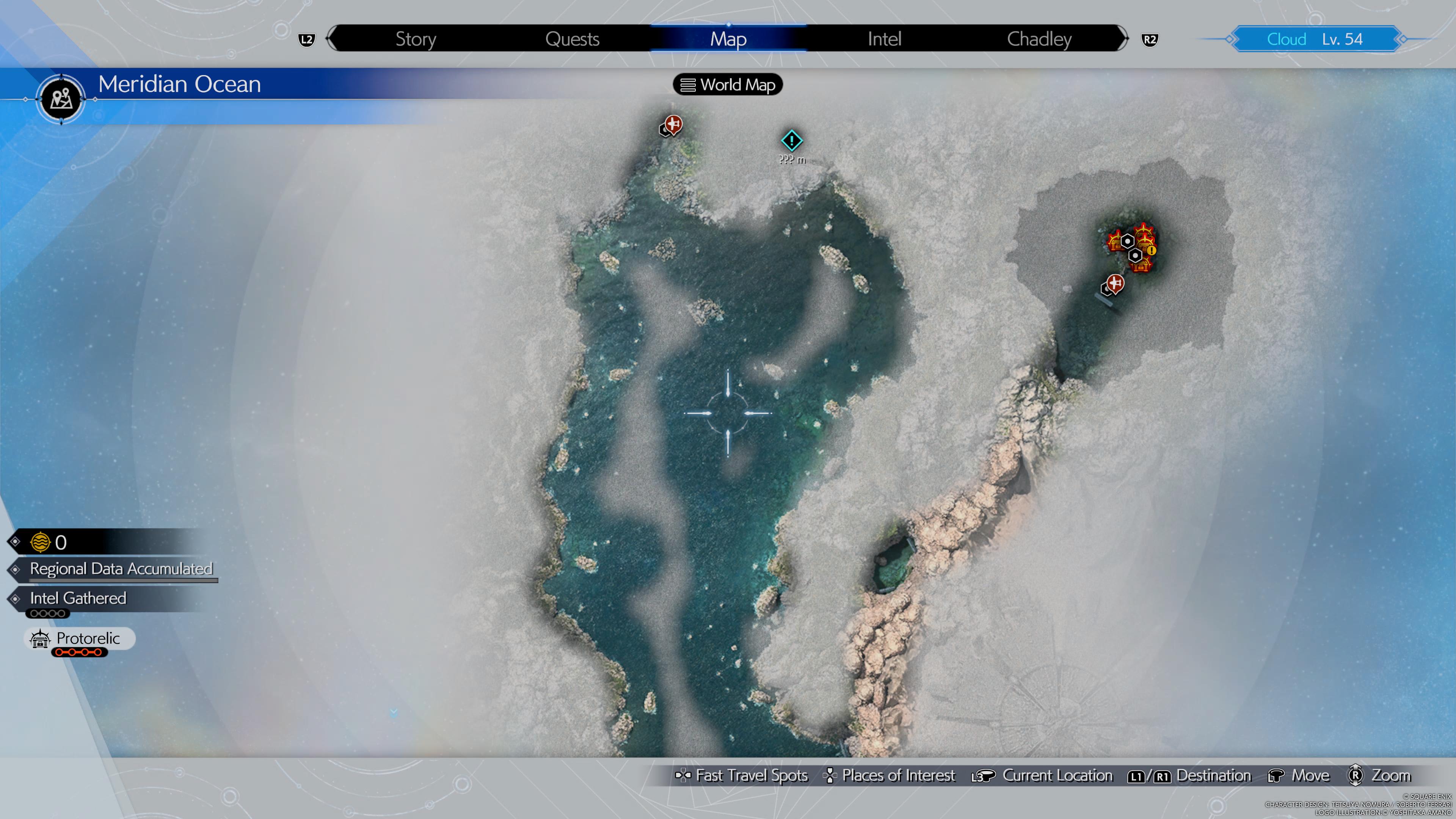Click the Intel Gathered row

click(x=78, y=598)
